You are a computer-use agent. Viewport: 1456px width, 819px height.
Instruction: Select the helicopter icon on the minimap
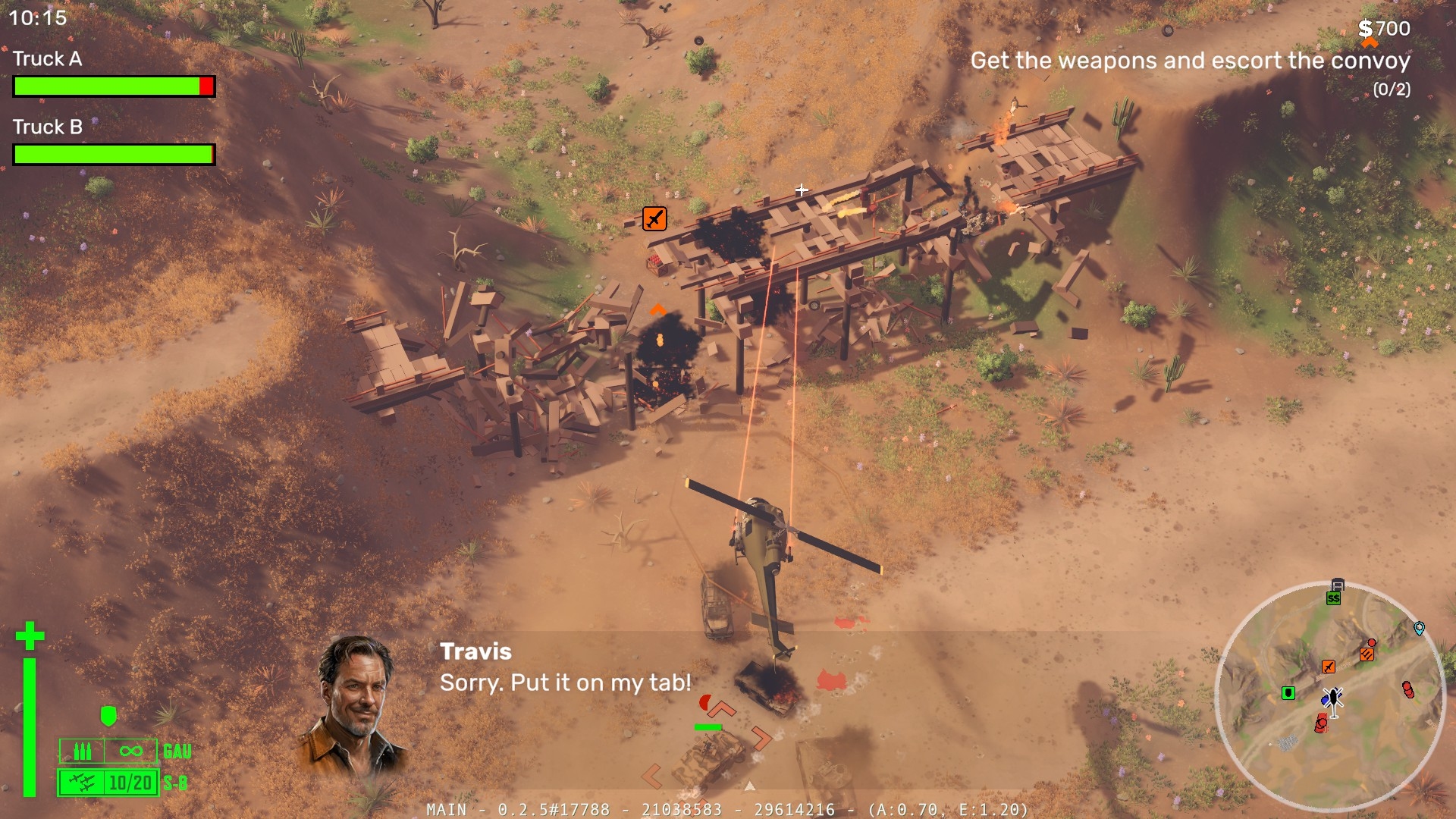click(x=1332, y=700)
